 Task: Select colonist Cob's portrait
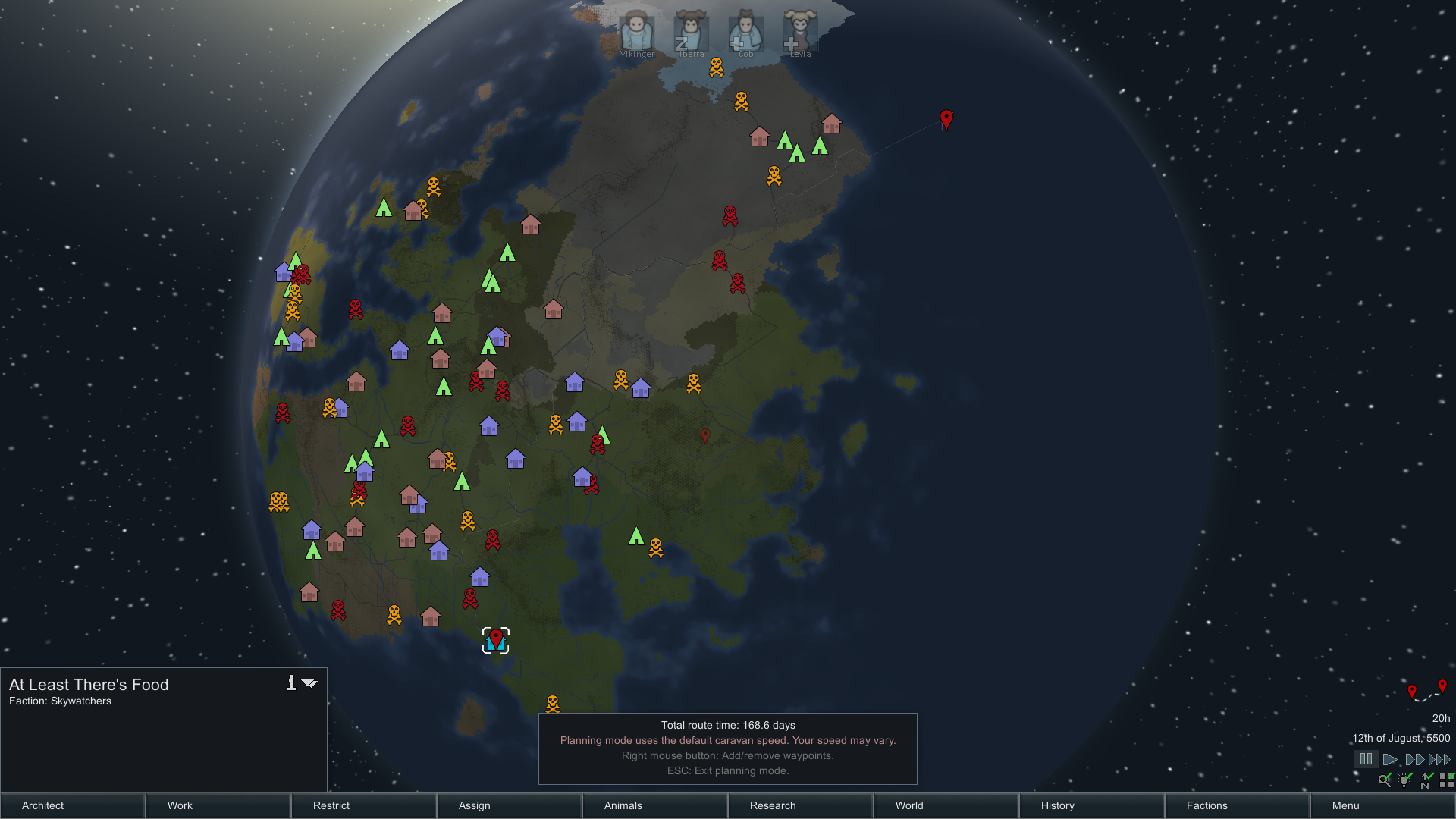click(x=745, y=32)
